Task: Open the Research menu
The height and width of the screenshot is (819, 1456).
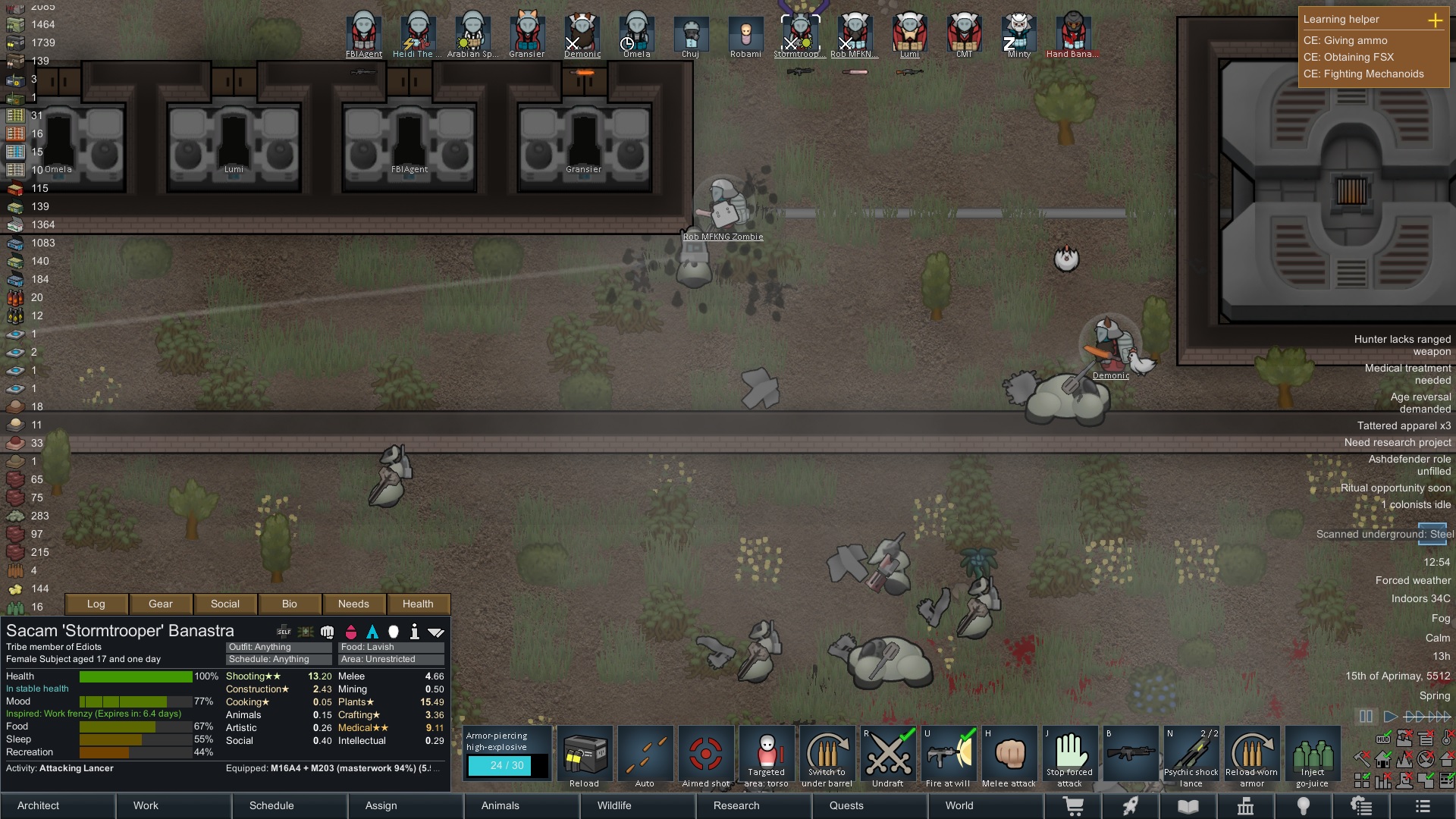Action: [736, 805]
